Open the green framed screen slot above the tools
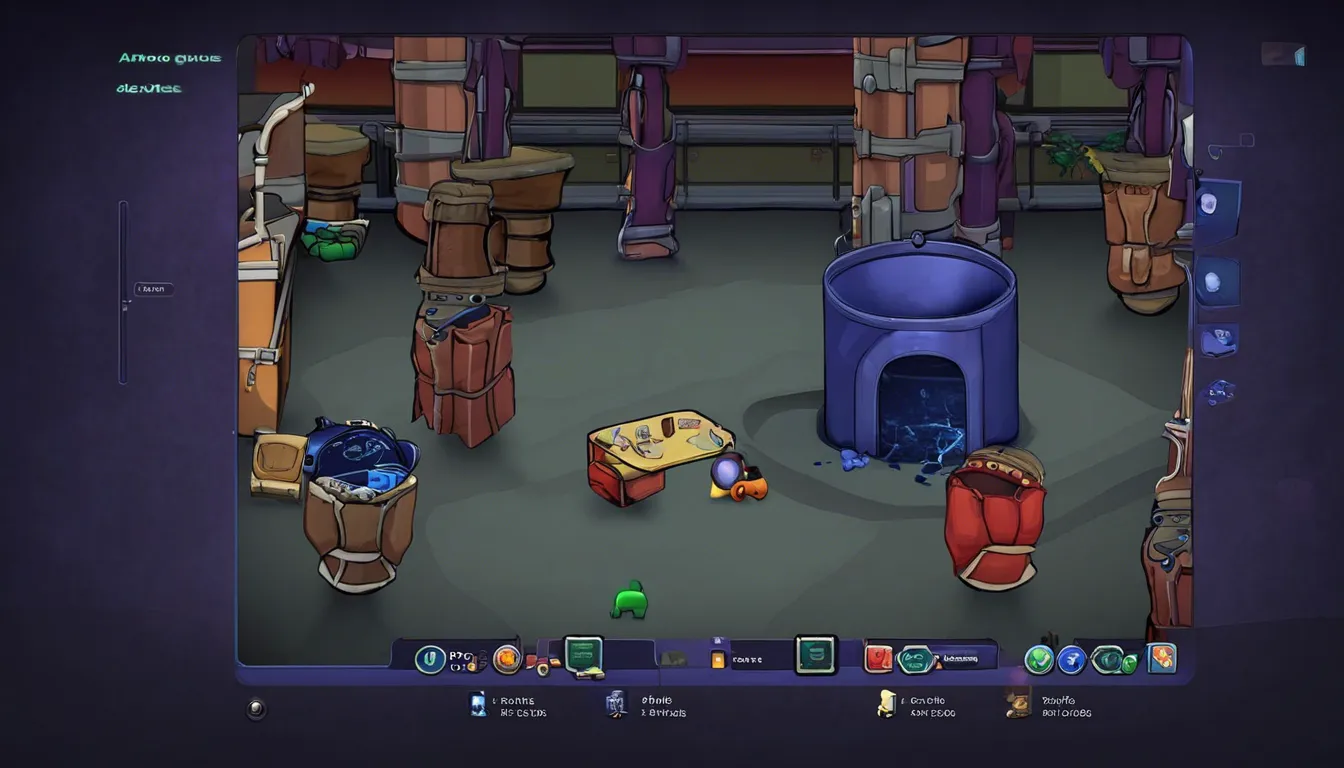Image resolution: width=1344 pixels, height=768 pixels. [583, 655]
